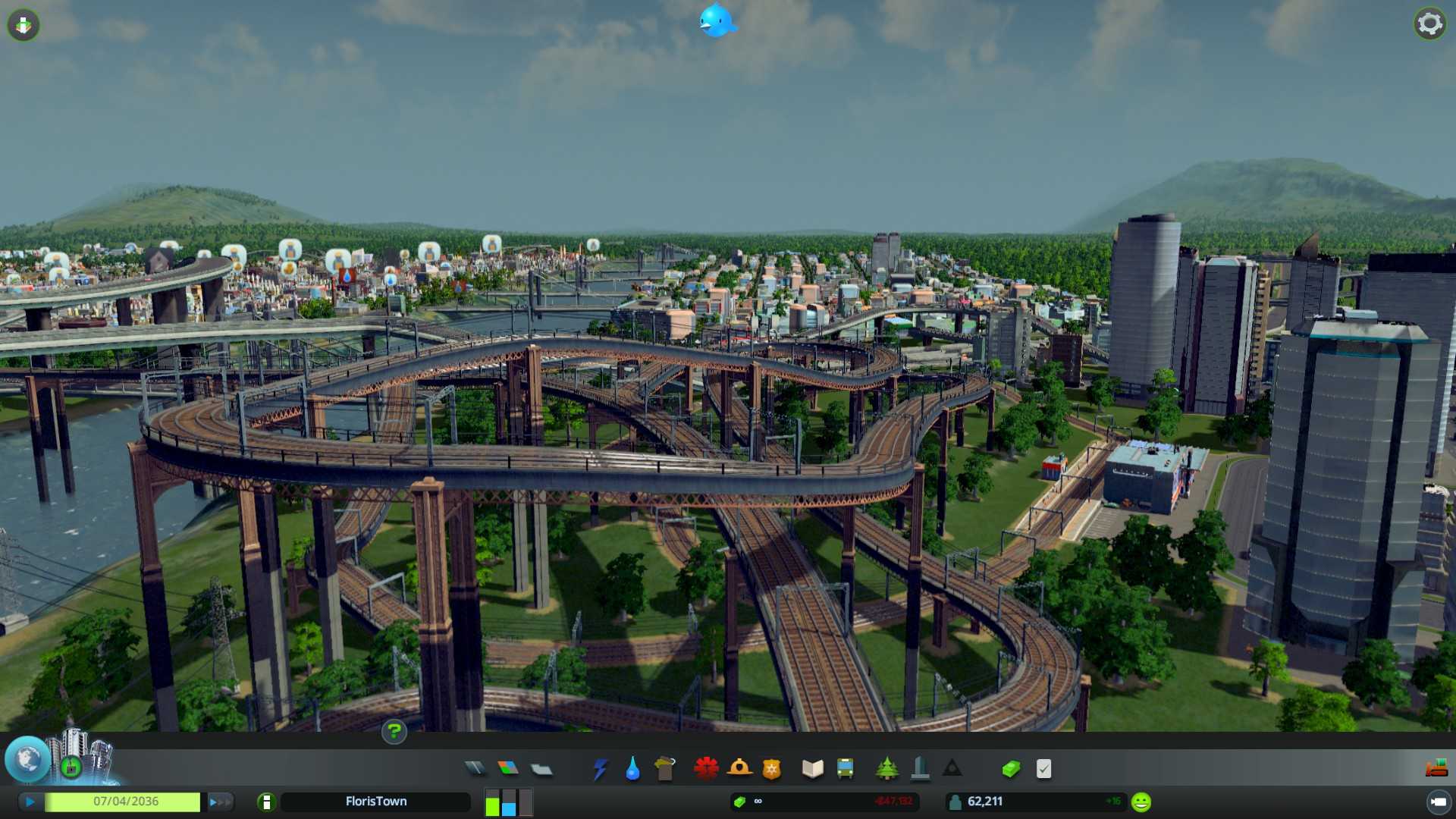Select the Electricity lightning bolt menu
The height and width of the screenshot is (819, 1456).
point(600,769)
